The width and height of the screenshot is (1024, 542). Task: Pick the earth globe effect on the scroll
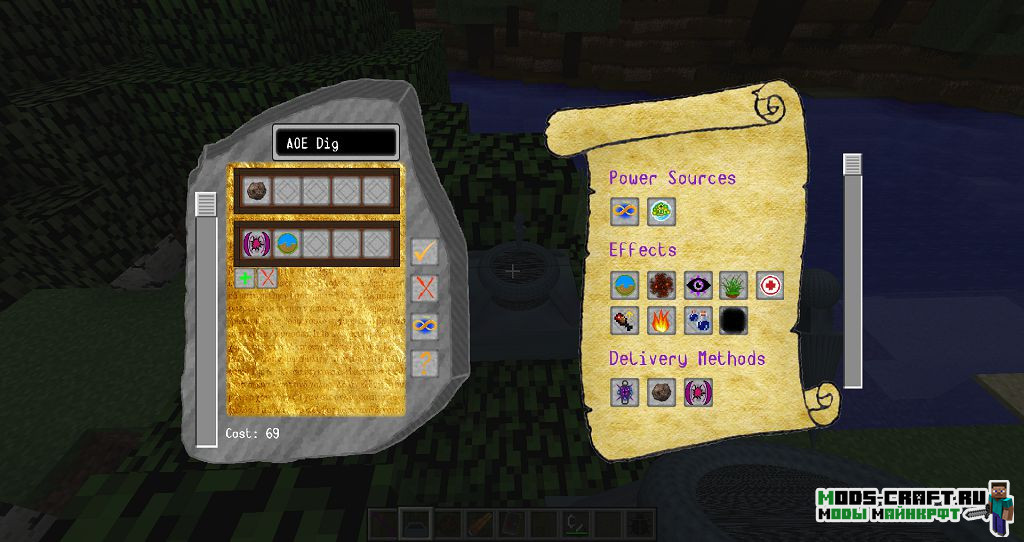tap(625, 285)
